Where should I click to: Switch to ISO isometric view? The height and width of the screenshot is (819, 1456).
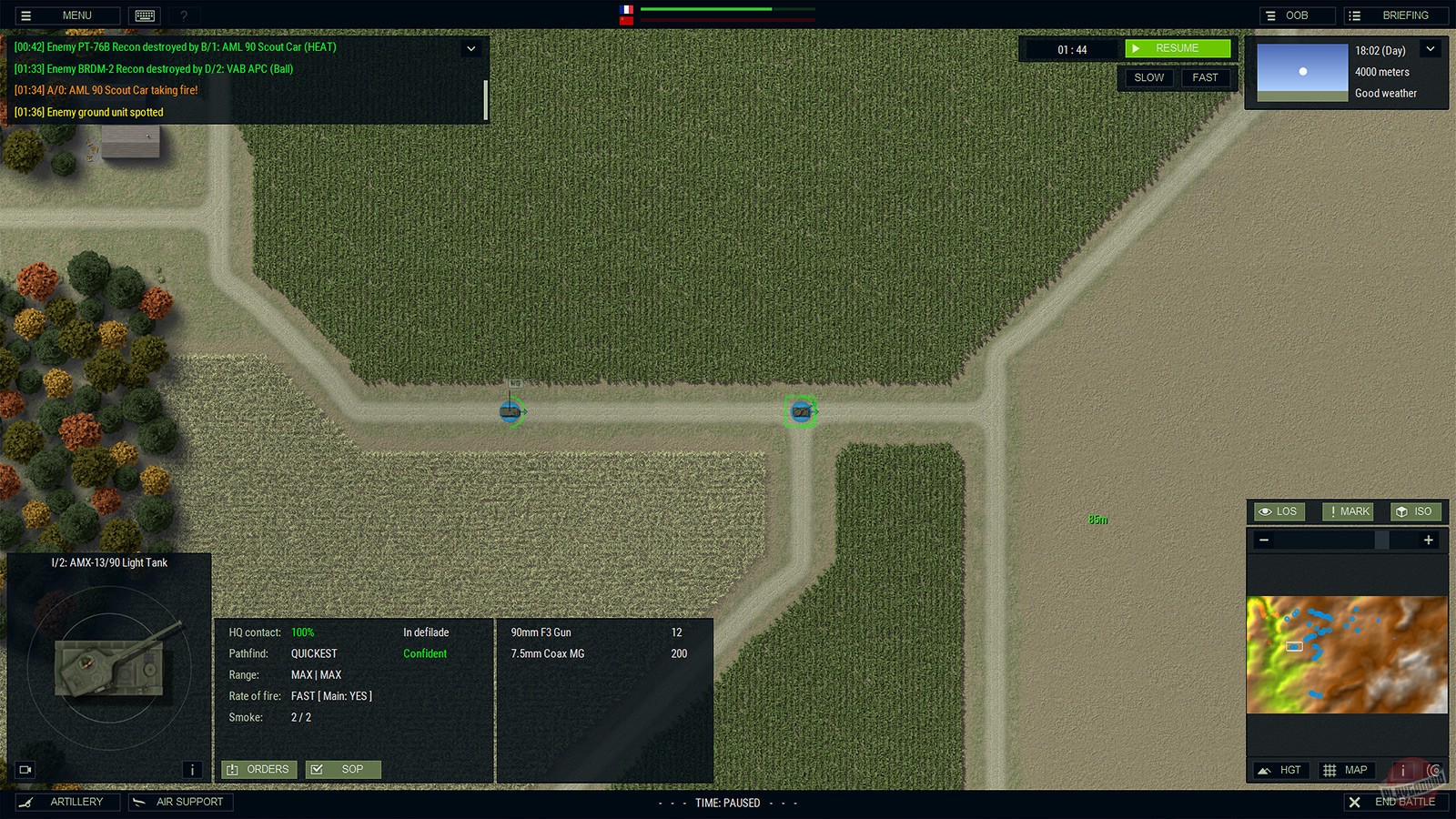[x=1415, y=511]
